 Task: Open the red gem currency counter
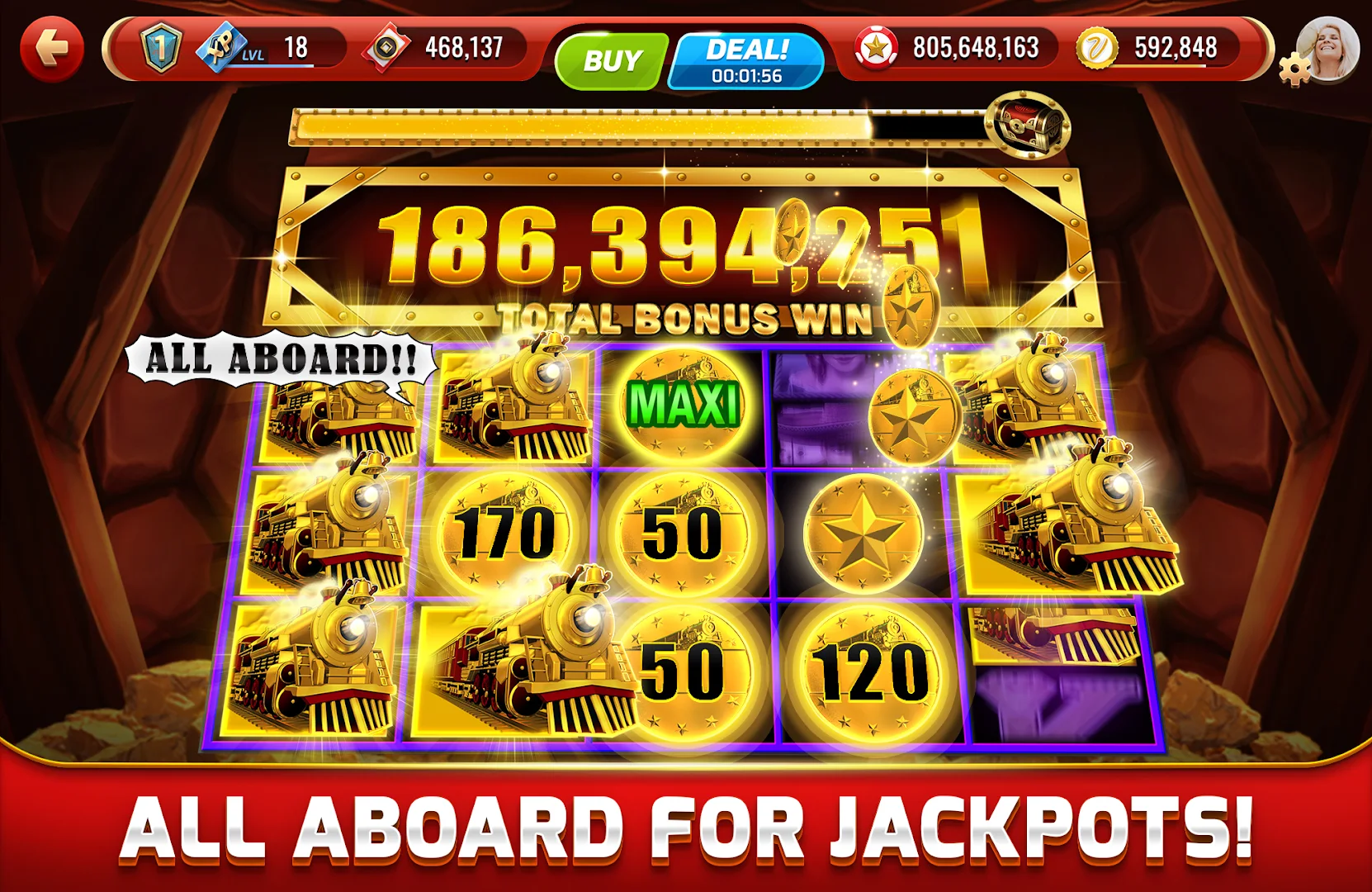(x=388, y=48)
